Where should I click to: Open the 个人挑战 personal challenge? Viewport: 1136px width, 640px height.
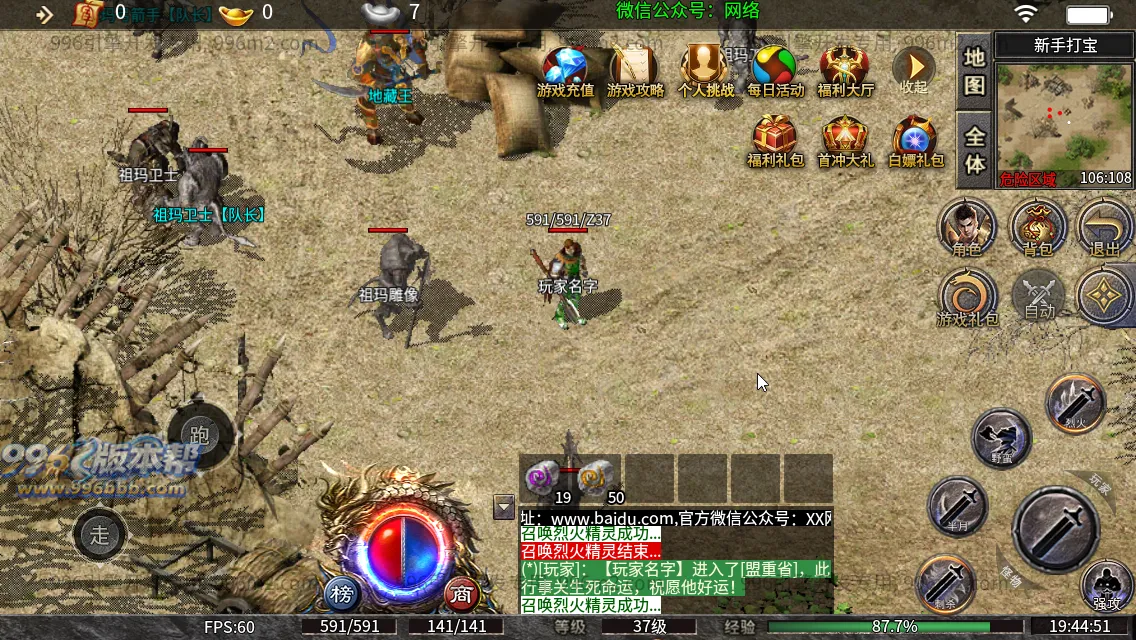(x=706, y=70)
